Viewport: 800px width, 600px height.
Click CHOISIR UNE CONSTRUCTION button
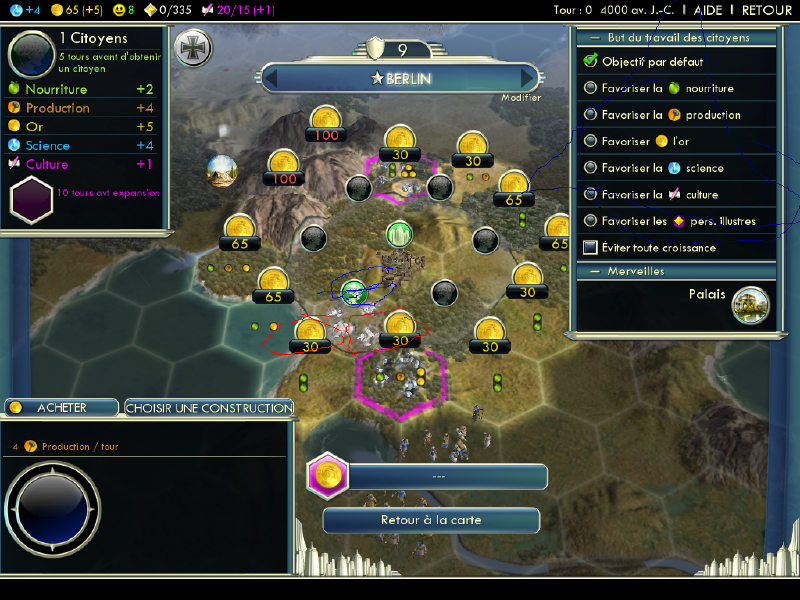click(x=209, y=408)
